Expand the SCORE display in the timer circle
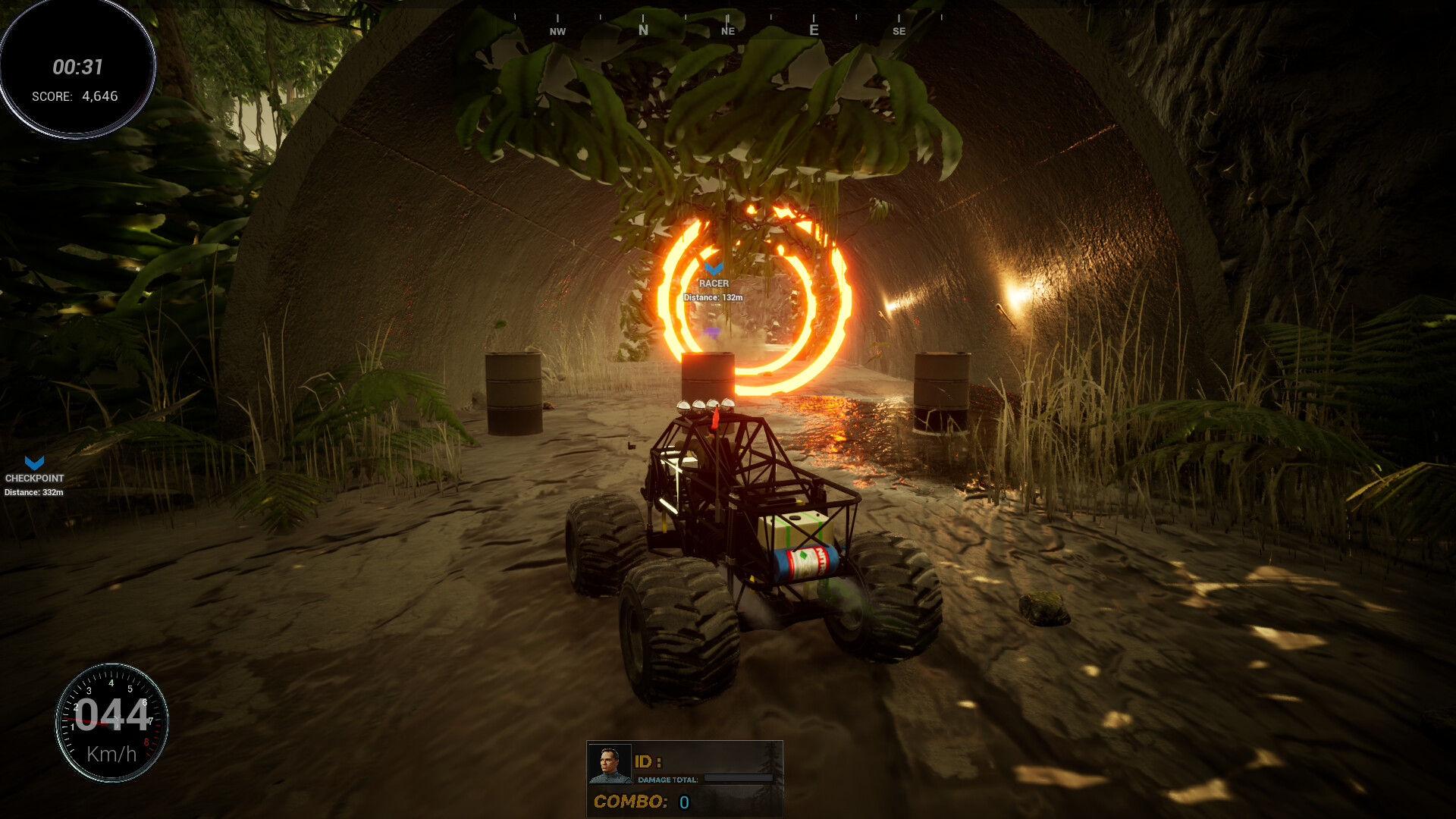1456x819 pixels. [x=76, y=96]
